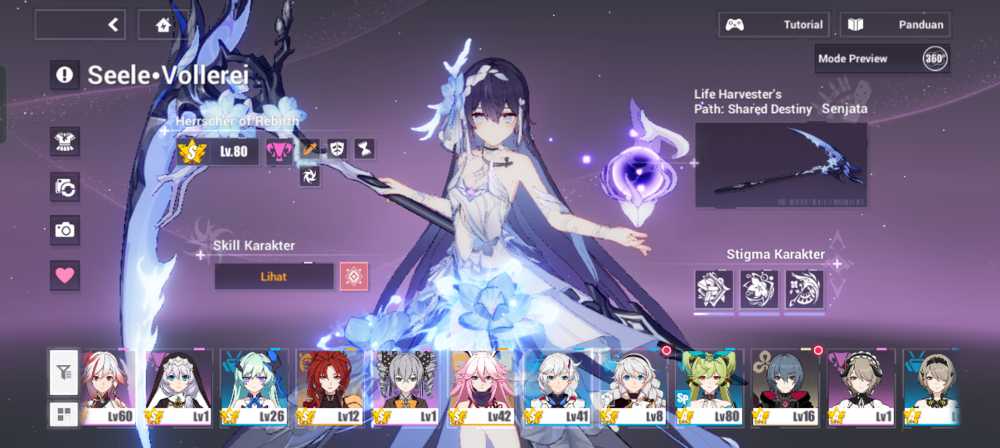Click Lihat to view character skills
The width and height of the screenshot is (1000, 448).
point(274,276)
